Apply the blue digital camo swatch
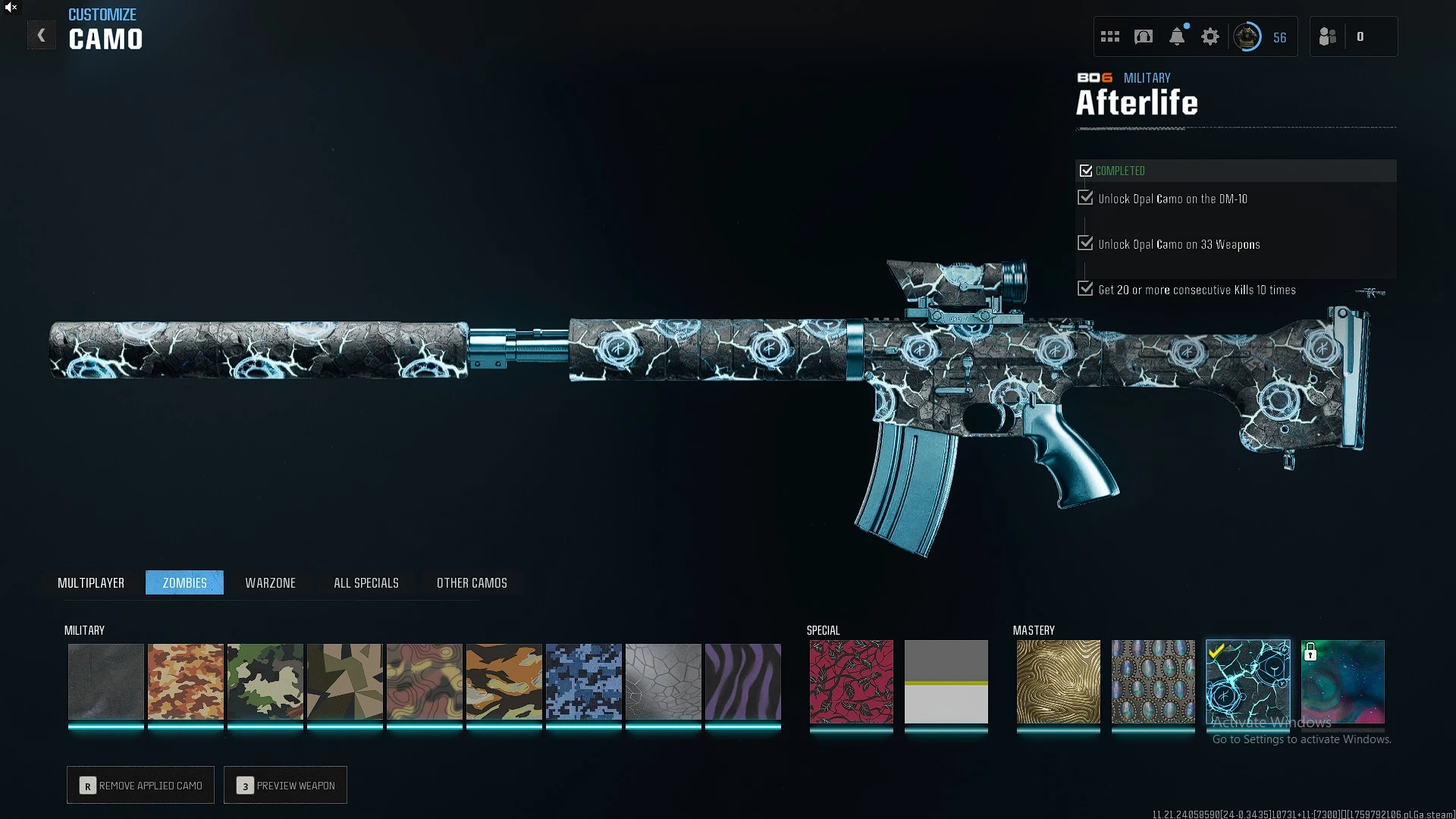 coord(584,682)
